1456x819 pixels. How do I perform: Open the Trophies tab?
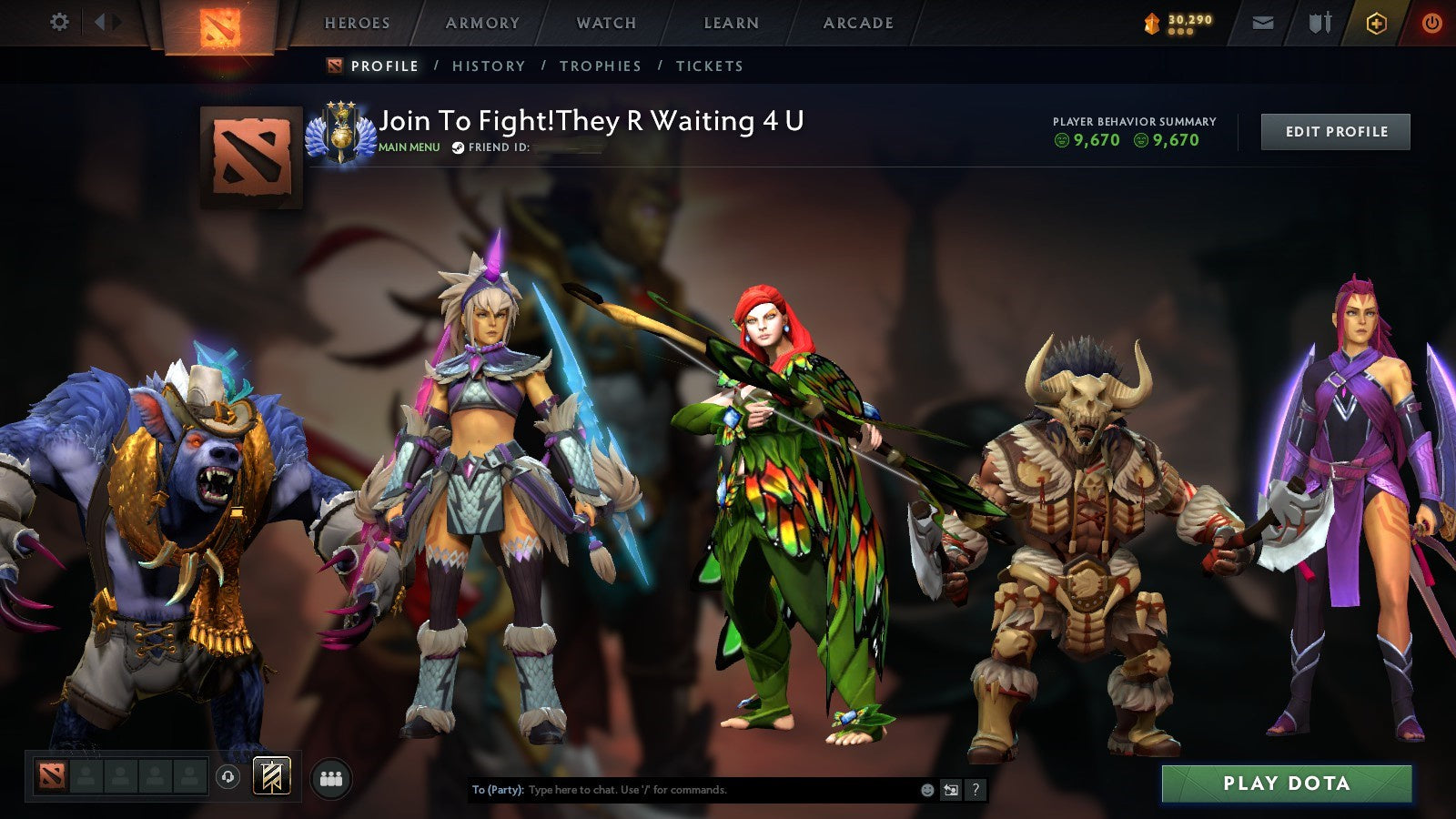coord(602,66)
